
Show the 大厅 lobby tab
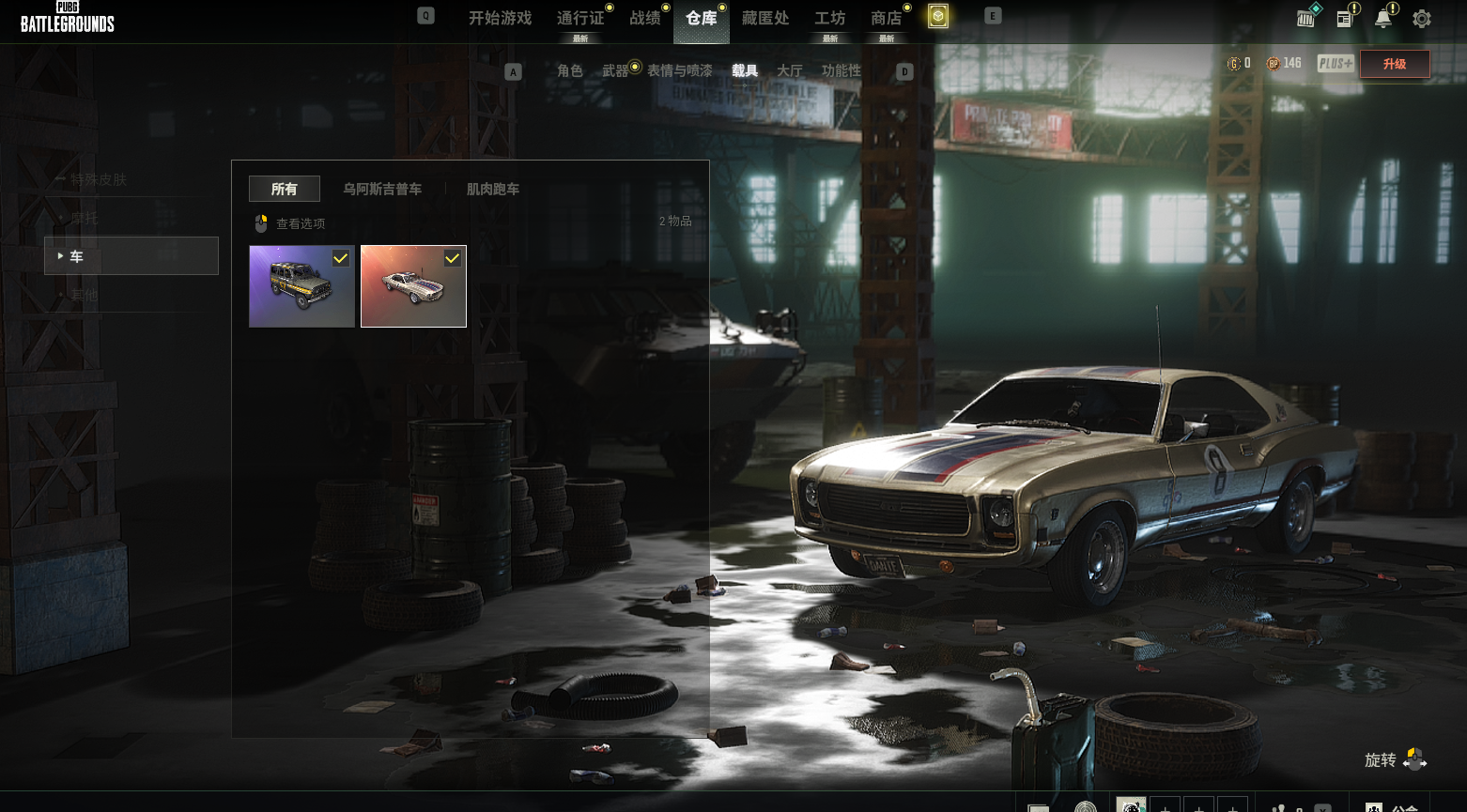coord(790,71)
